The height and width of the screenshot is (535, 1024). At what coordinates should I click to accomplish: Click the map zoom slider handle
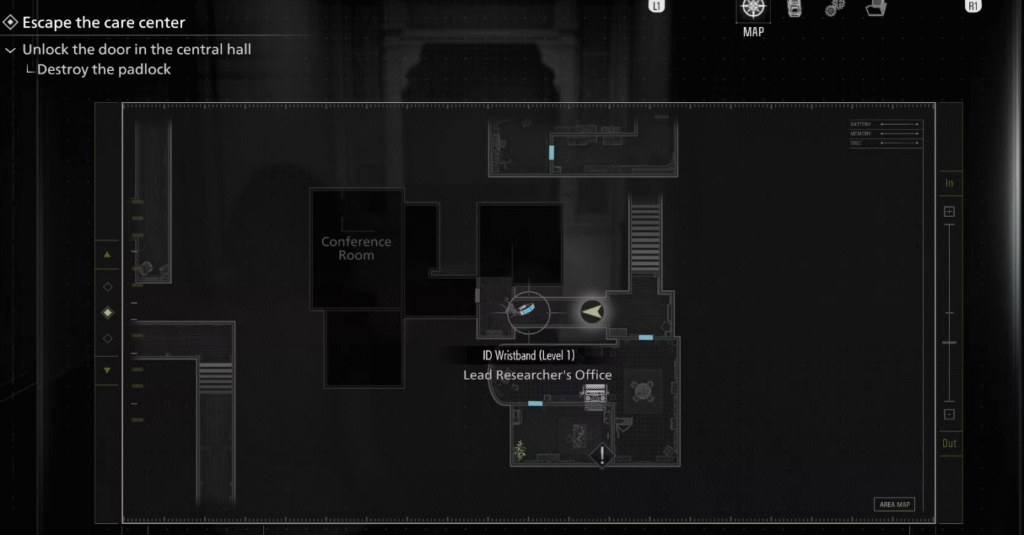[x=949, y=343]
